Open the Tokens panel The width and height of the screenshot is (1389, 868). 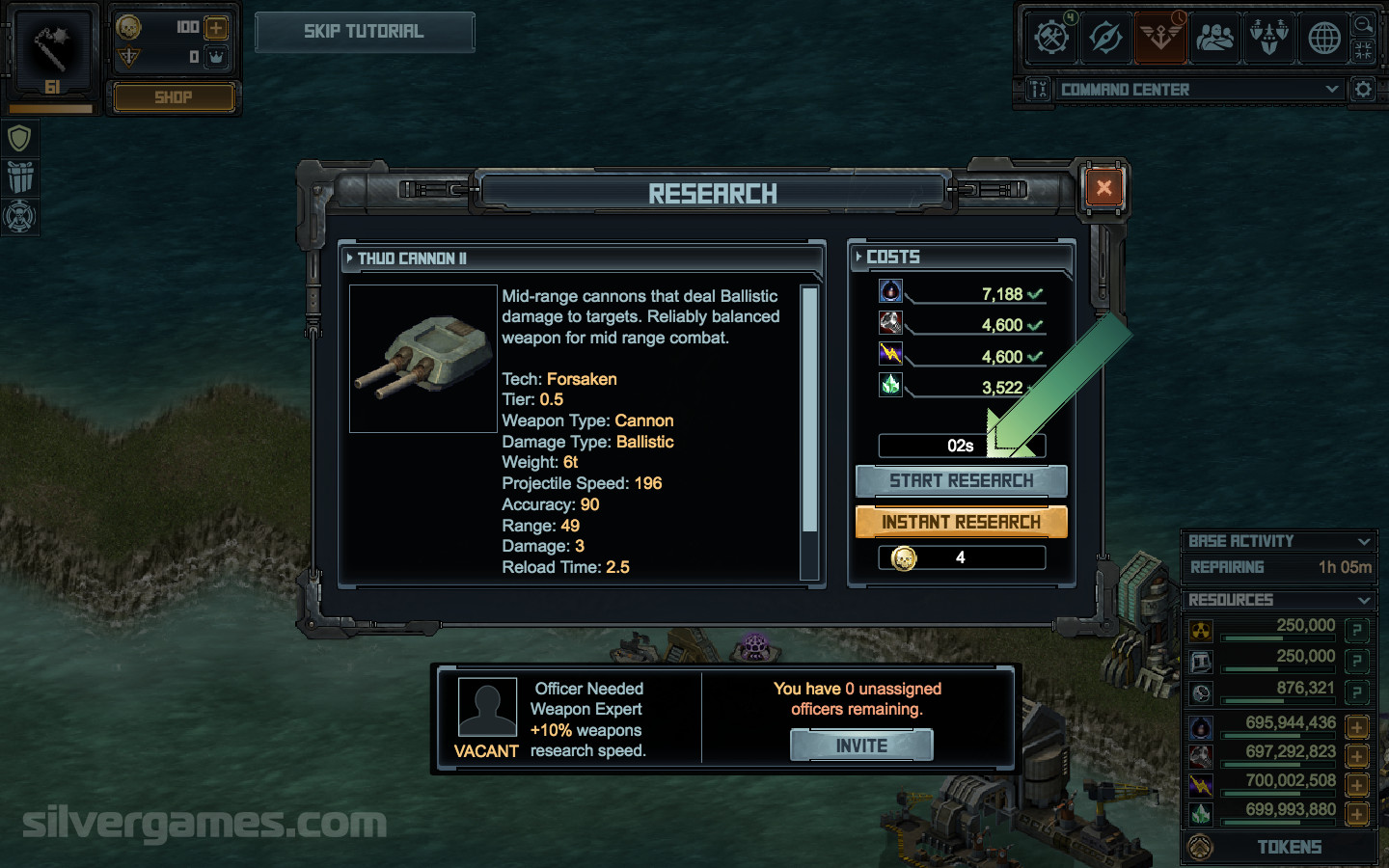[x=1288, y=848]
